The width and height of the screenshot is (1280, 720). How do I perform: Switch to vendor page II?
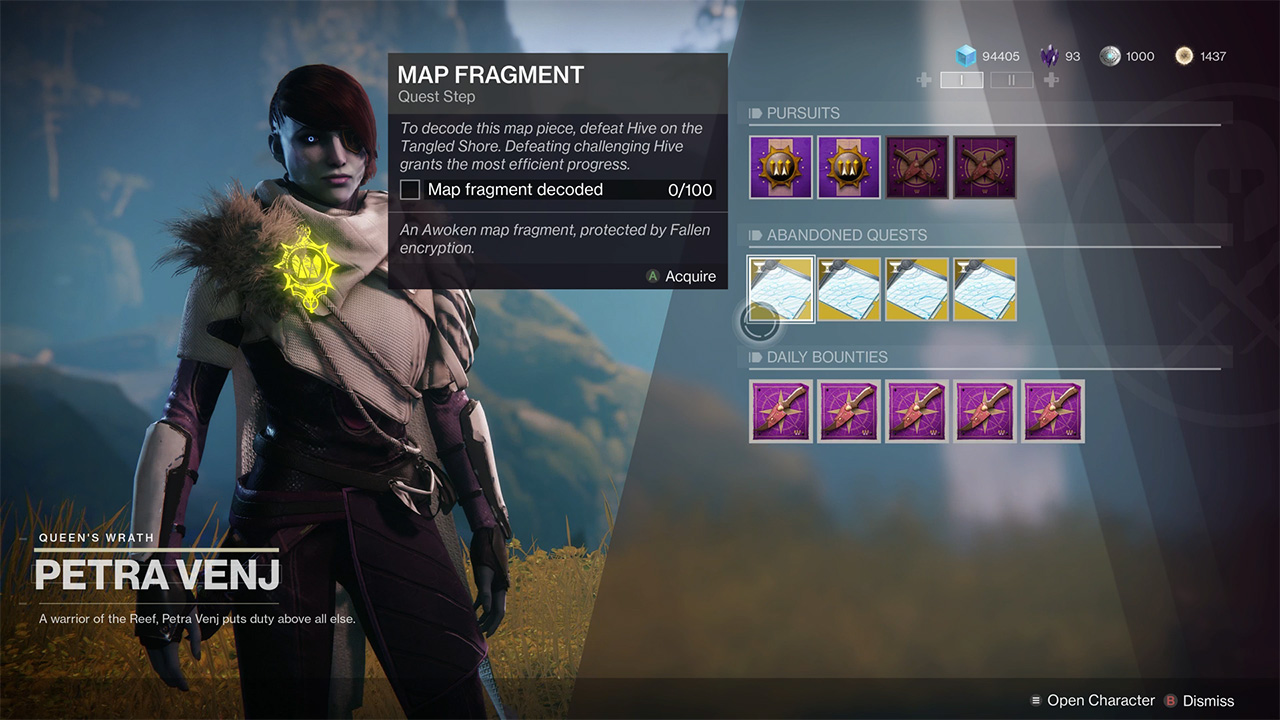[x=1011, y=80]
